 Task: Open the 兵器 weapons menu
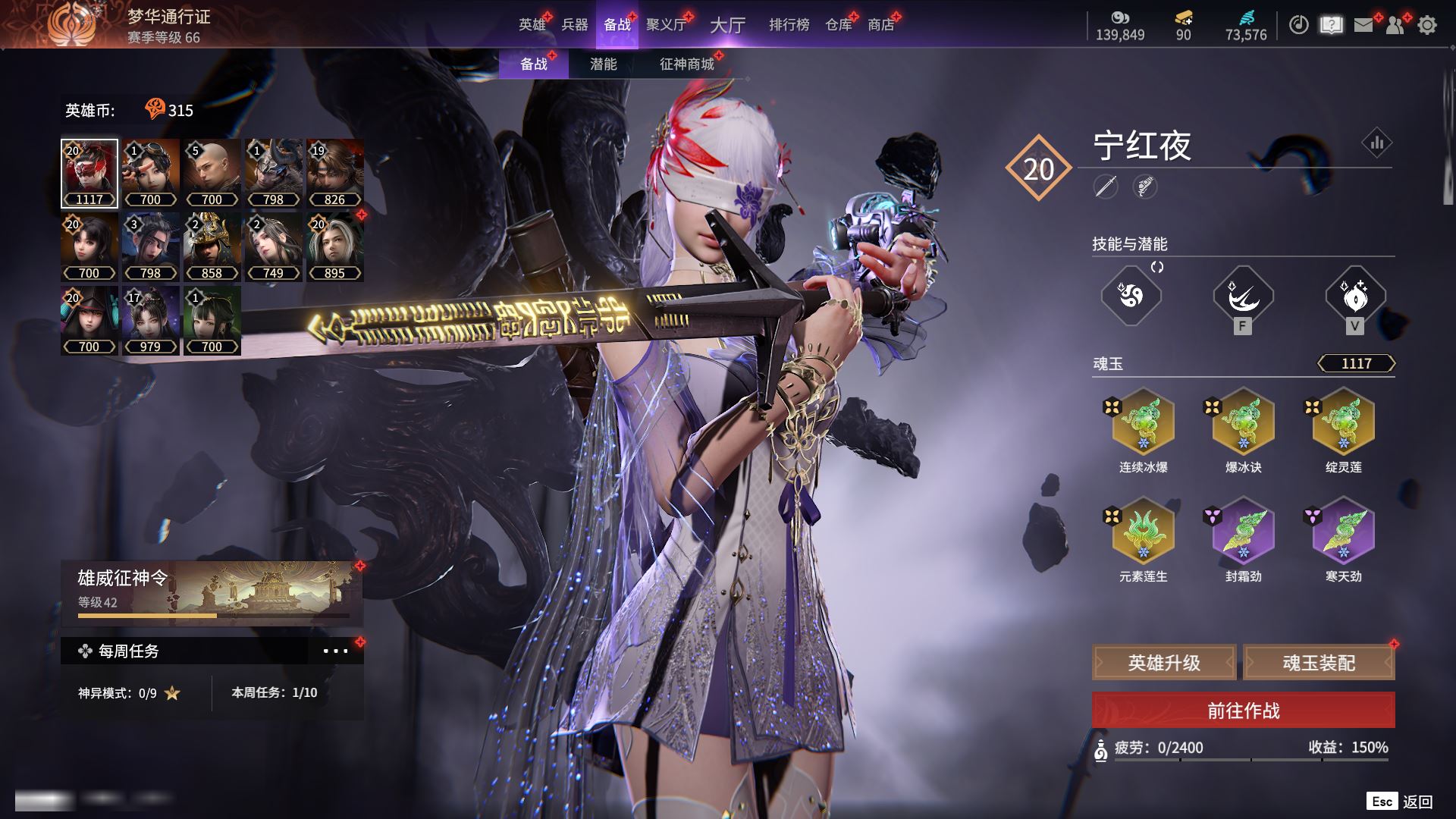574,25
